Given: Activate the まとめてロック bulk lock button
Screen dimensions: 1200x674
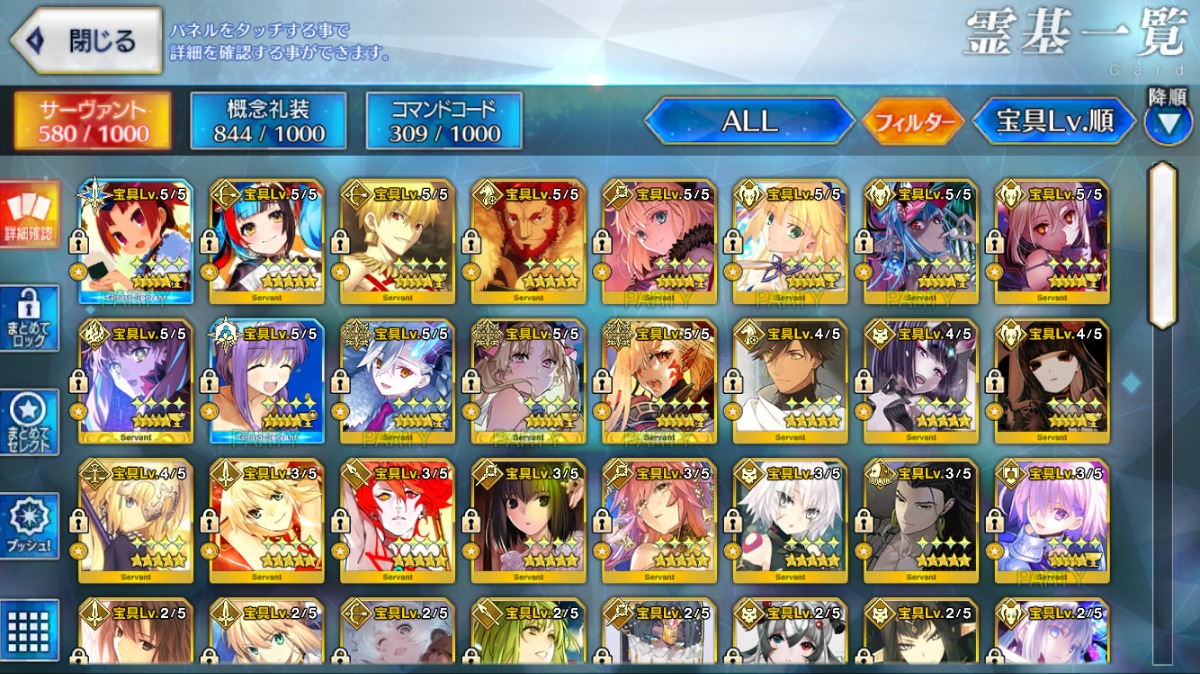Looking at the screenshot, I should [x=29, y=318].
